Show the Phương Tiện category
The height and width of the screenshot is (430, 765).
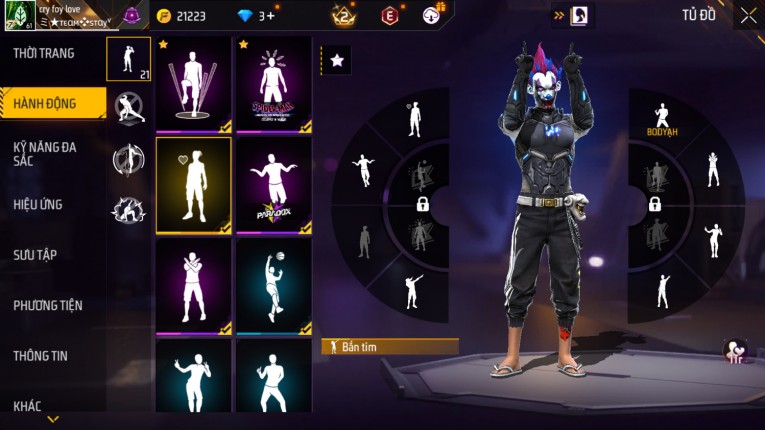tap(48, 305)
